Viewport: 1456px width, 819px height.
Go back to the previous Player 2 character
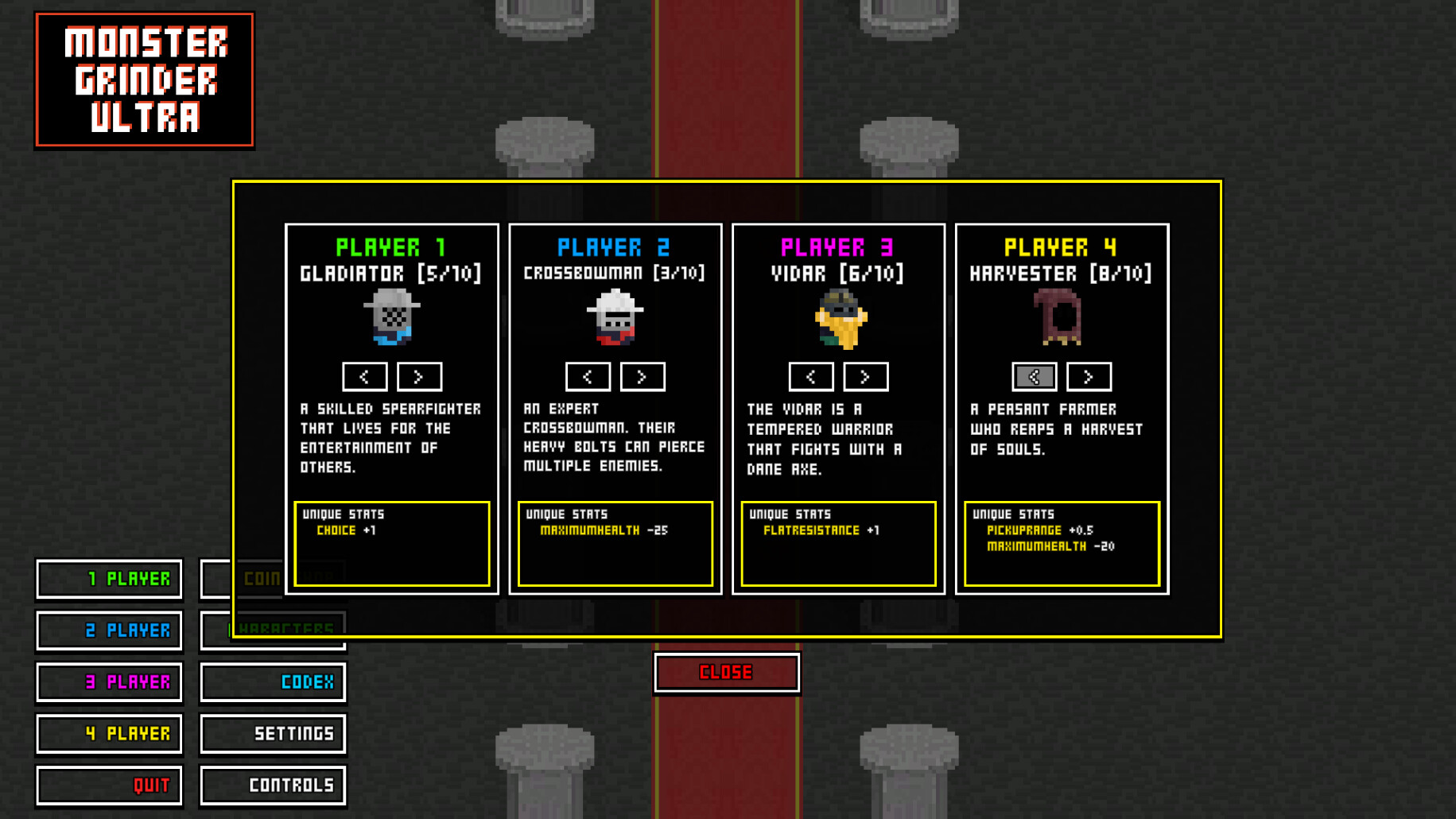coord(588,377)
